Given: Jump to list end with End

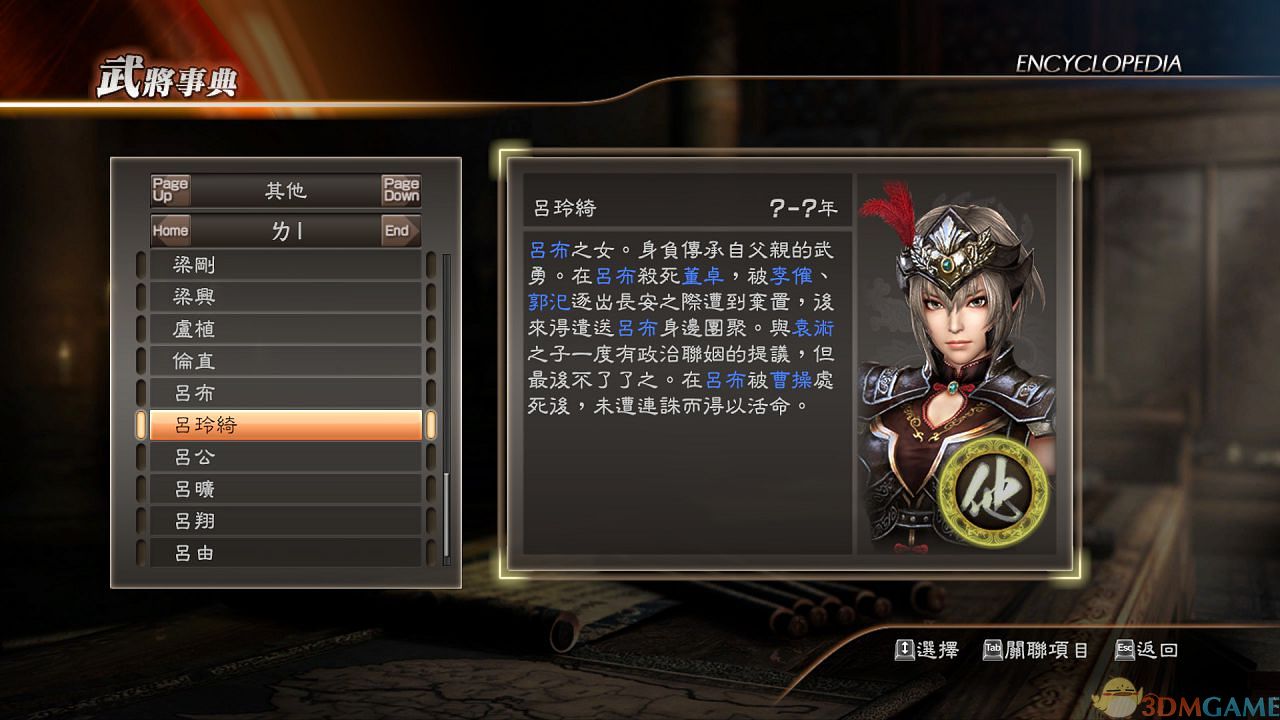Looking at the screenshot, I should [397, 230].
